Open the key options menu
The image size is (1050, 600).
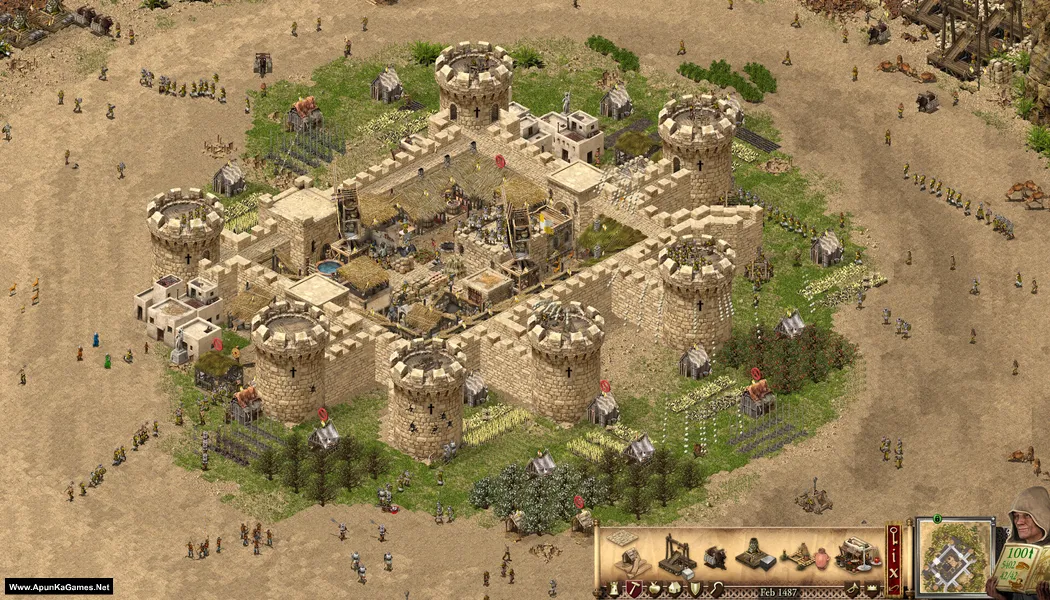coord(893,534)
